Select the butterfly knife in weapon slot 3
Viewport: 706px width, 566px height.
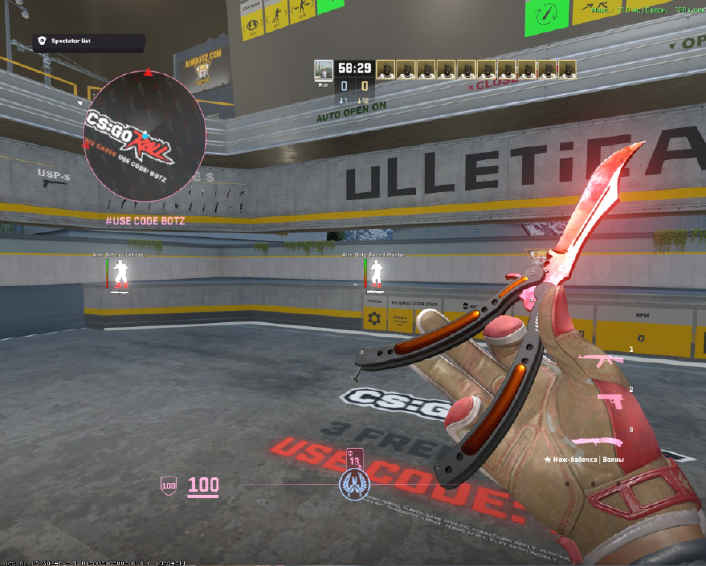coord(597,440)
